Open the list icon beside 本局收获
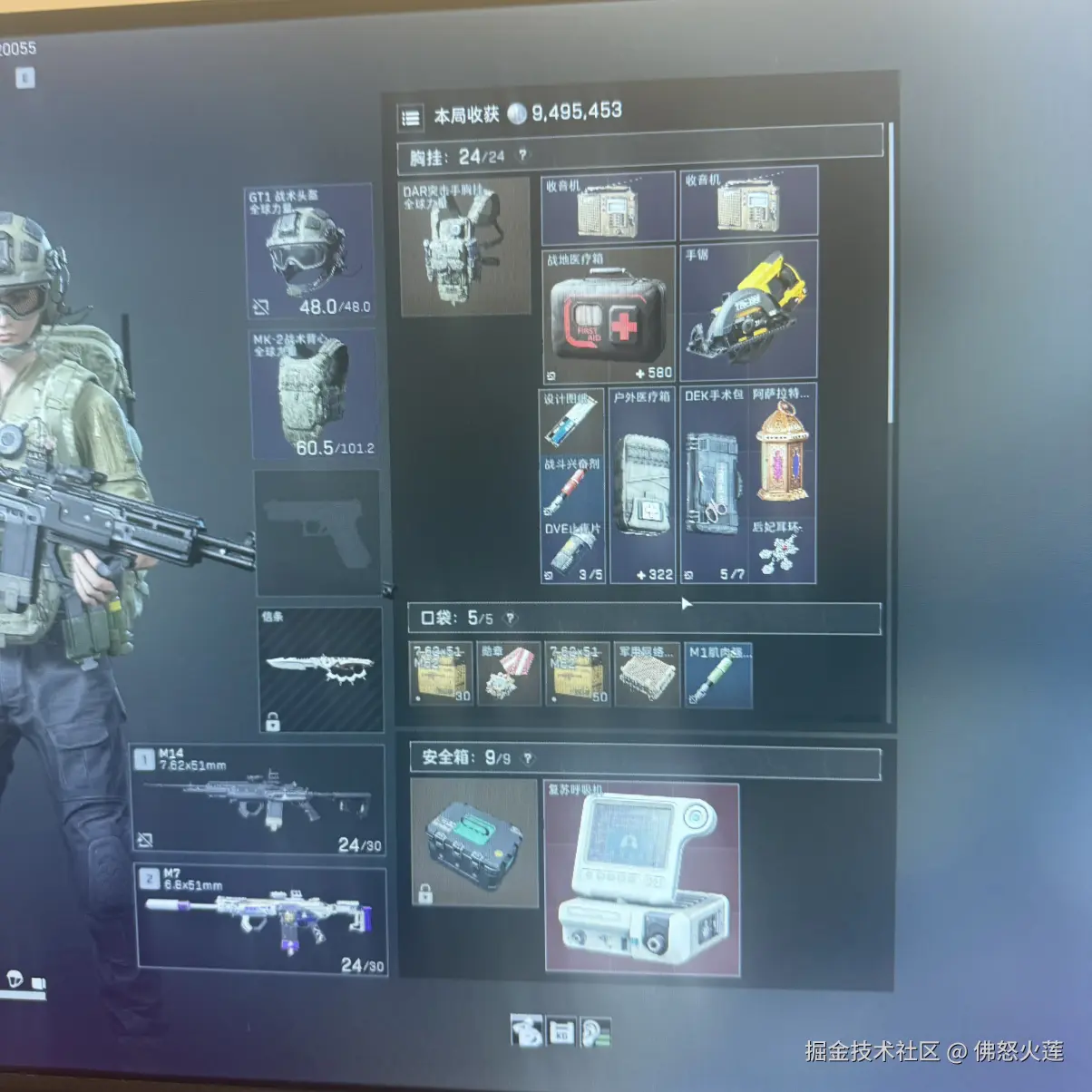Viewport: 1092px width, 1092px height. (411, 117)
